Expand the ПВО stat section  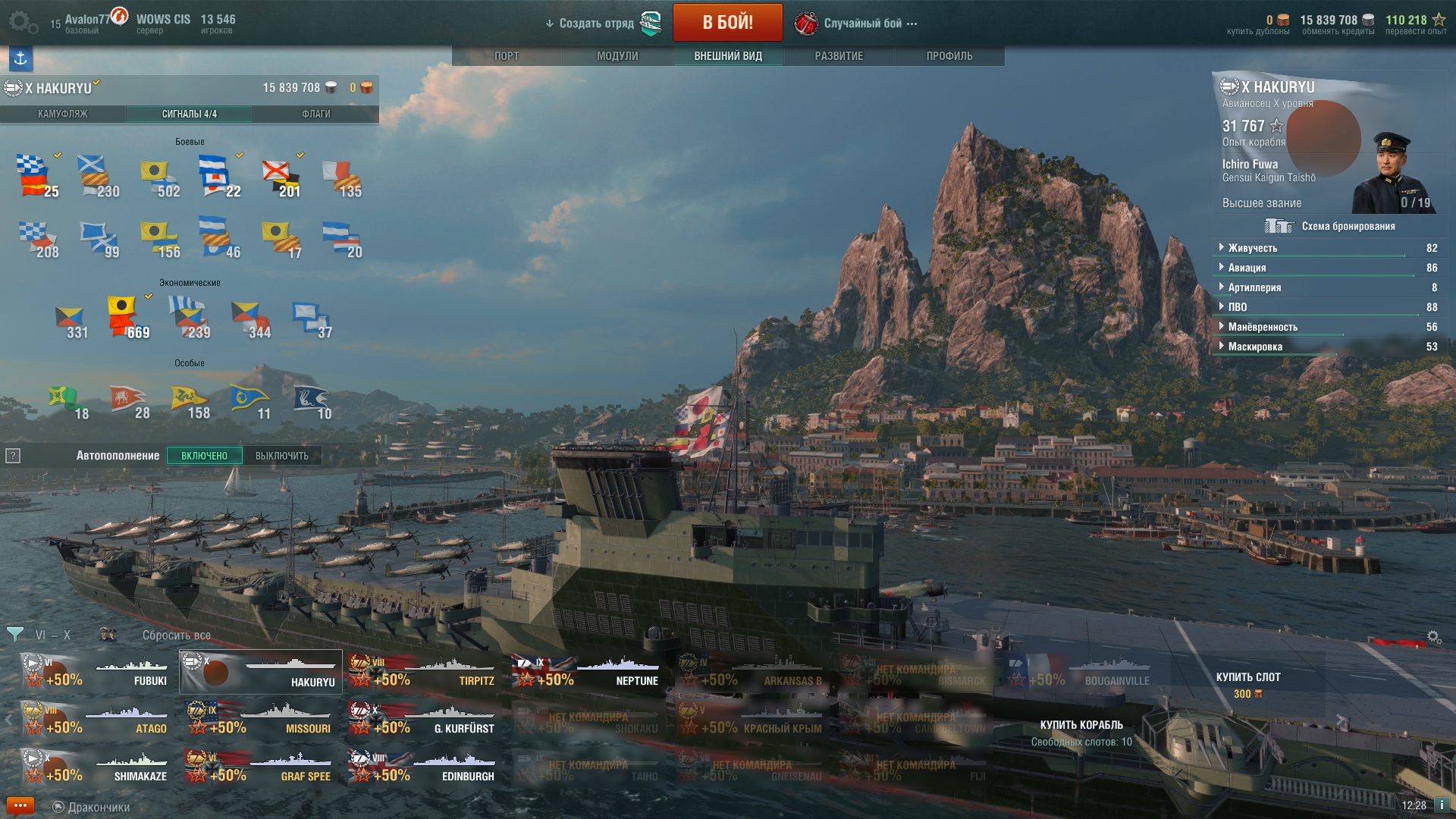tap(1238, 307)
